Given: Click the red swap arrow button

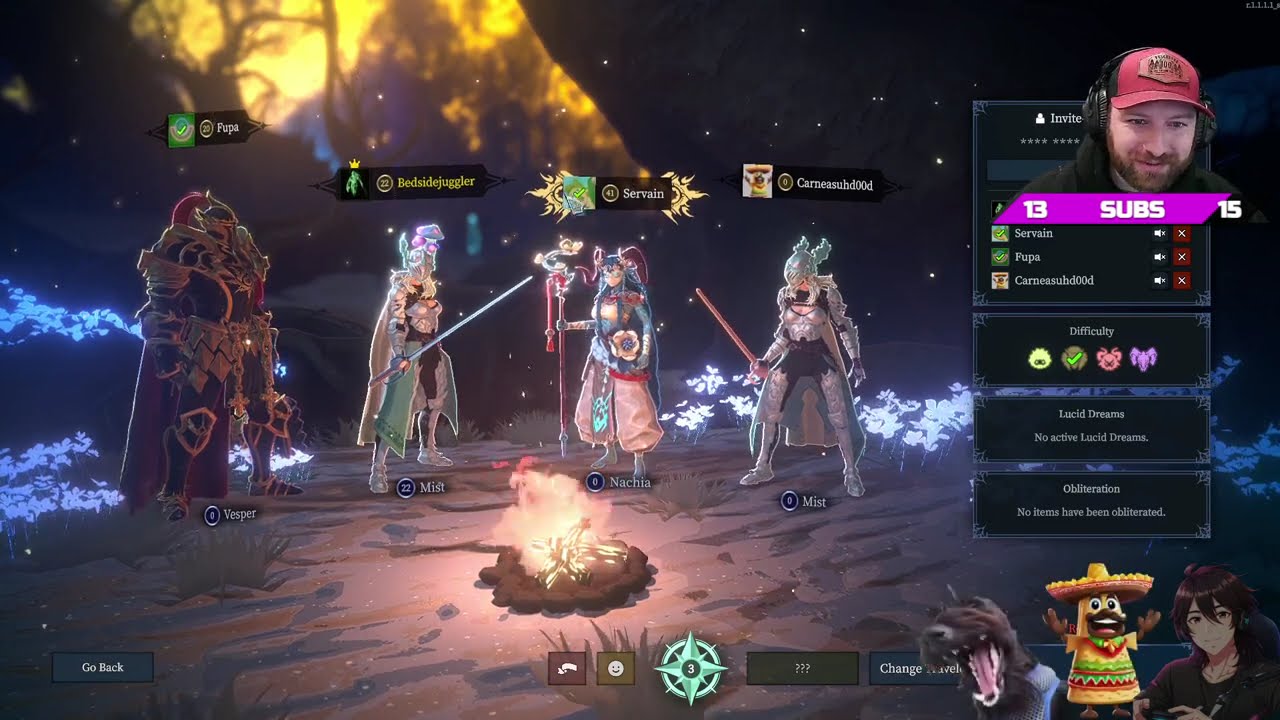Looking at the screenshot, I should [x=567, y=668].
